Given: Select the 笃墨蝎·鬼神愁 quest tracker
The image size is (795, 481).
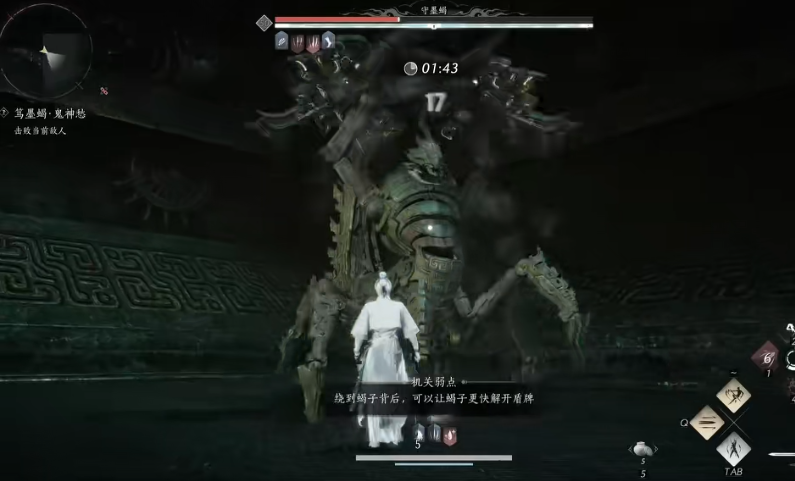Looking at the screenshot, I should pyautogui.click(x=49, y=114).
